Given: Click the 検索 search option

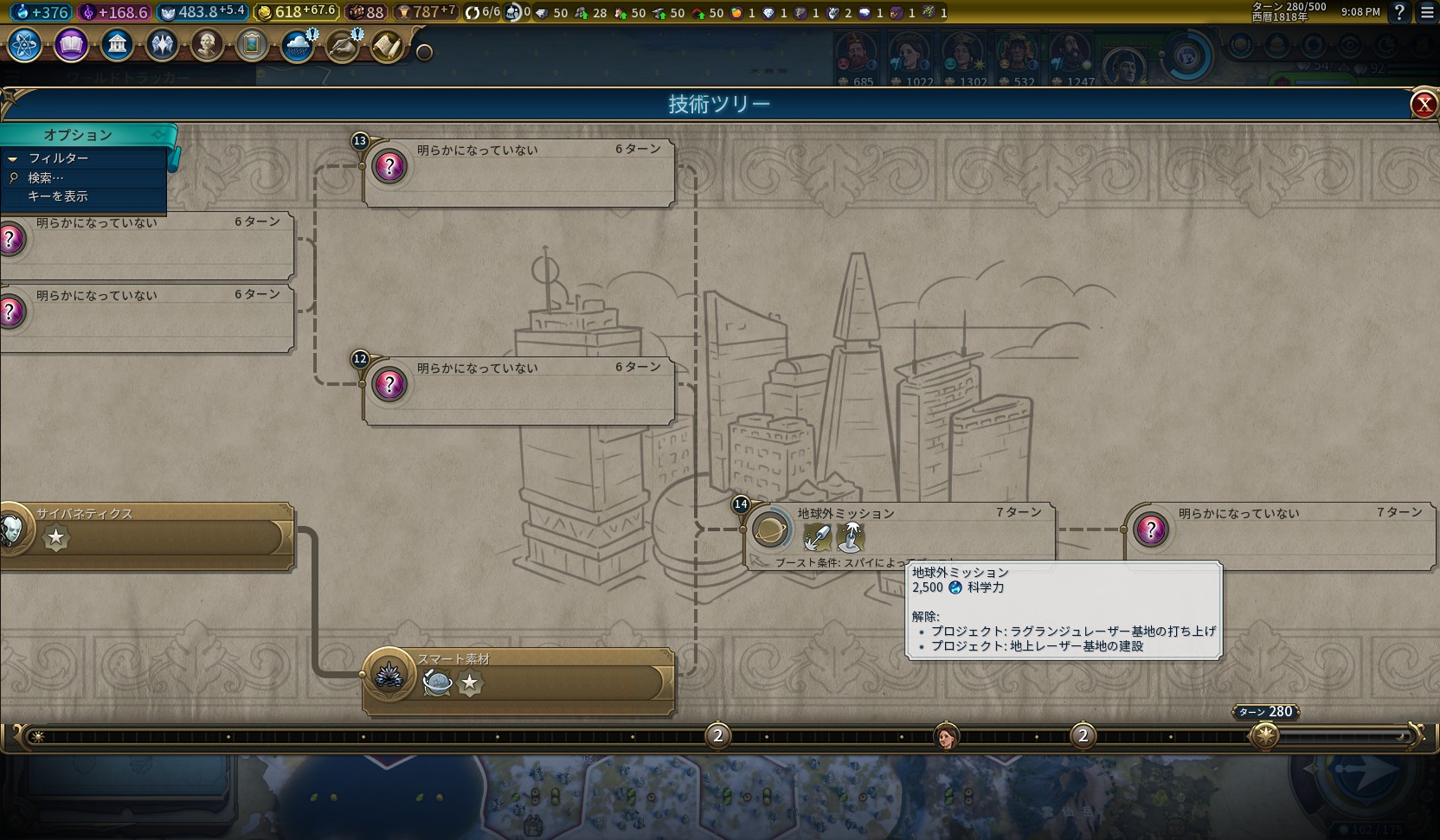Looking at the screenshot, I should tap(45, 177).
